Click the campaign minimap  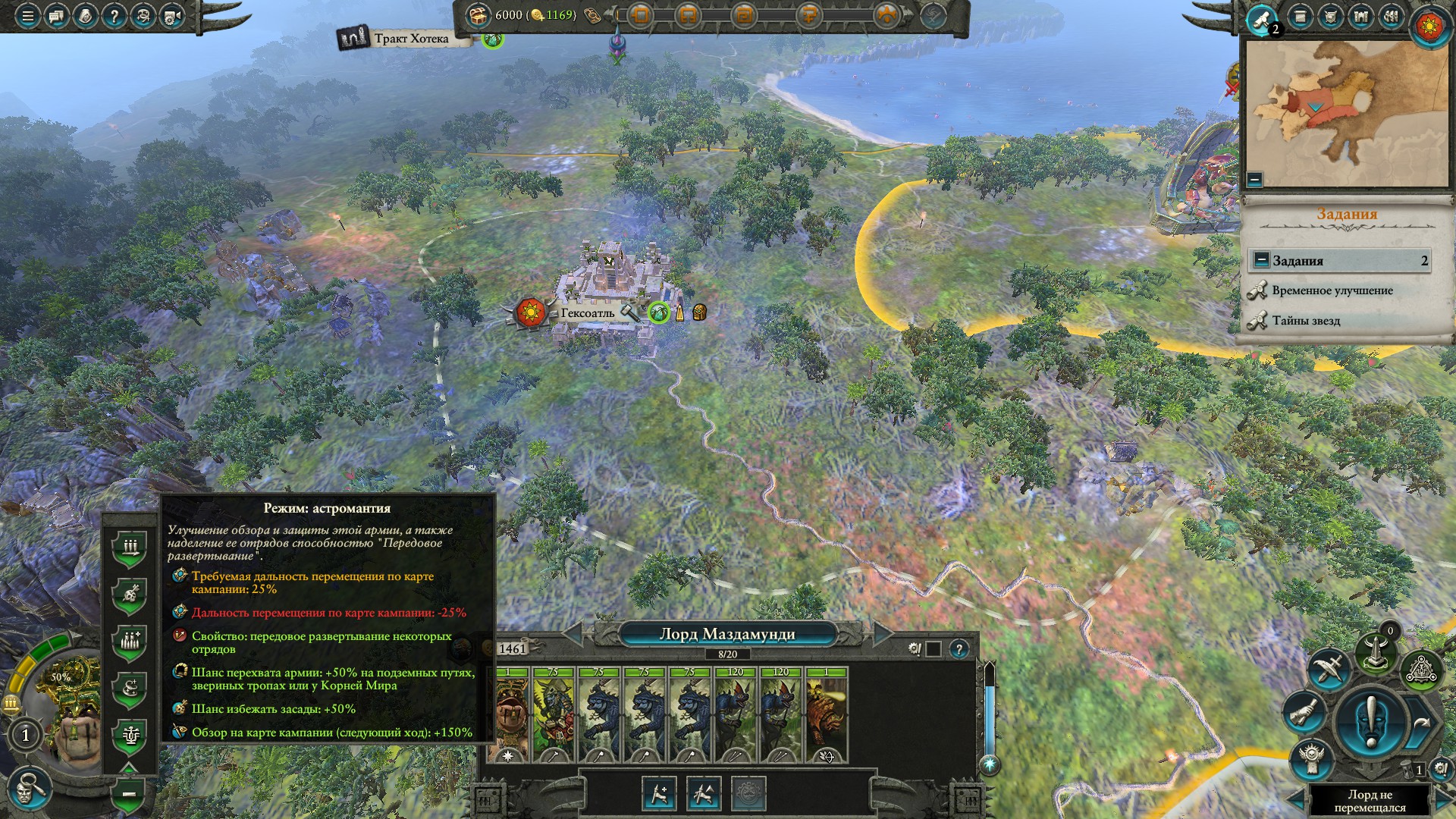click(1346, 112)
